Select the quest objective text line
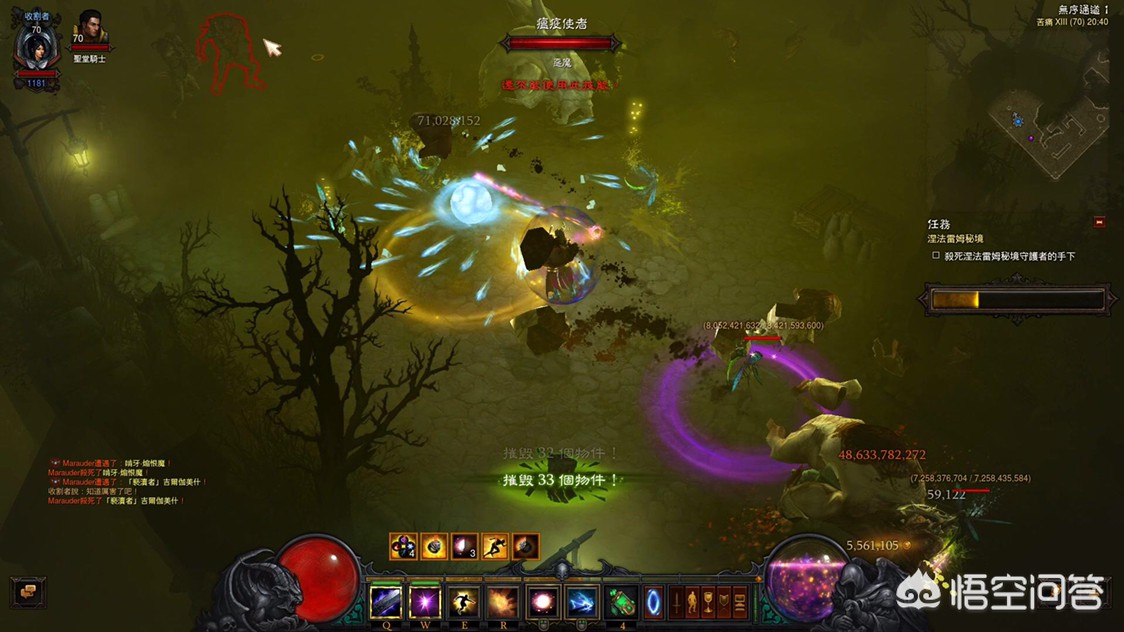 pyautogui.click(x=1010, y=256)
